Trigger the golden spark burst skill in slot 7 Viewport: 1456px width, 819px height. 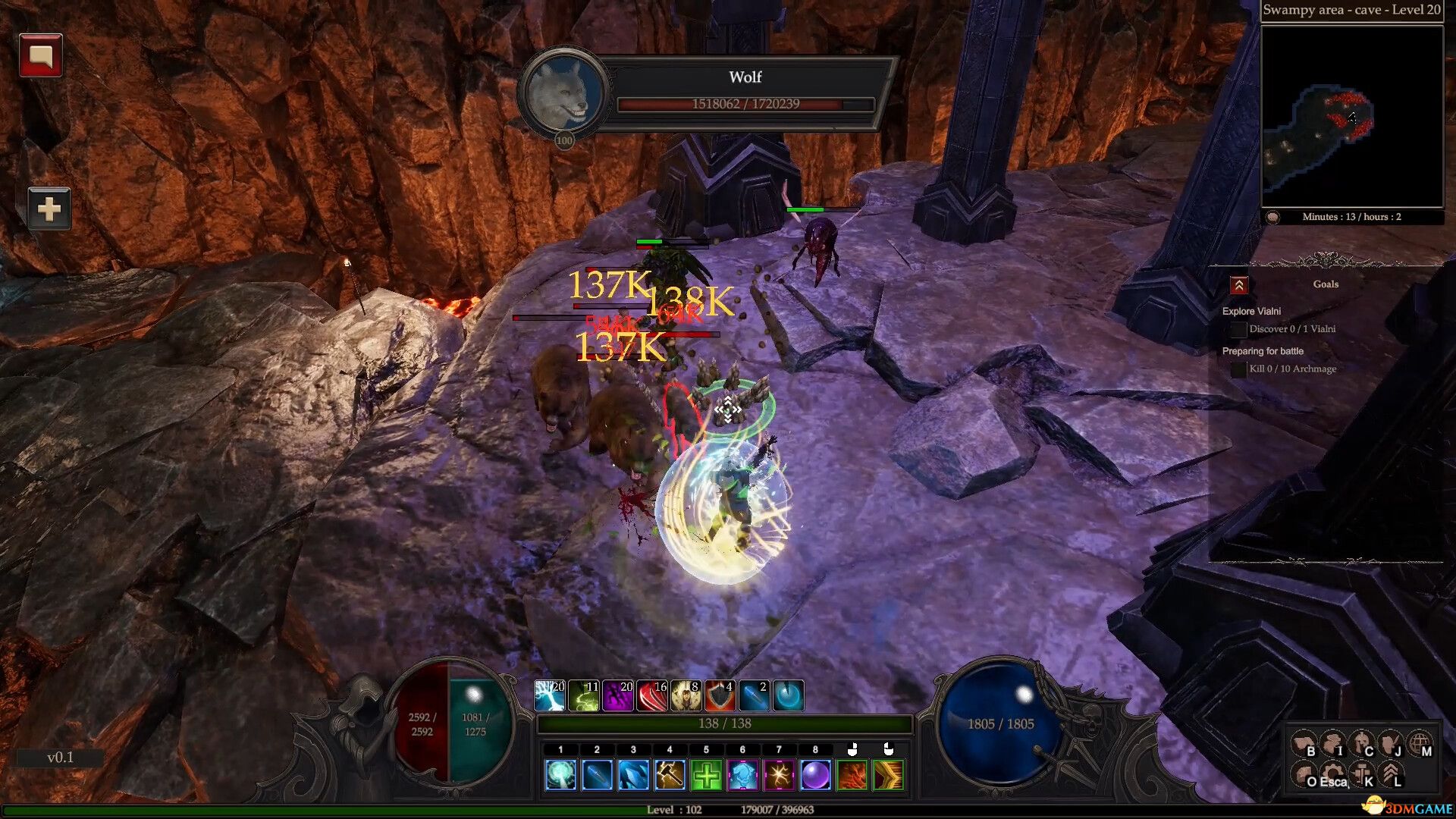[779, 776]
